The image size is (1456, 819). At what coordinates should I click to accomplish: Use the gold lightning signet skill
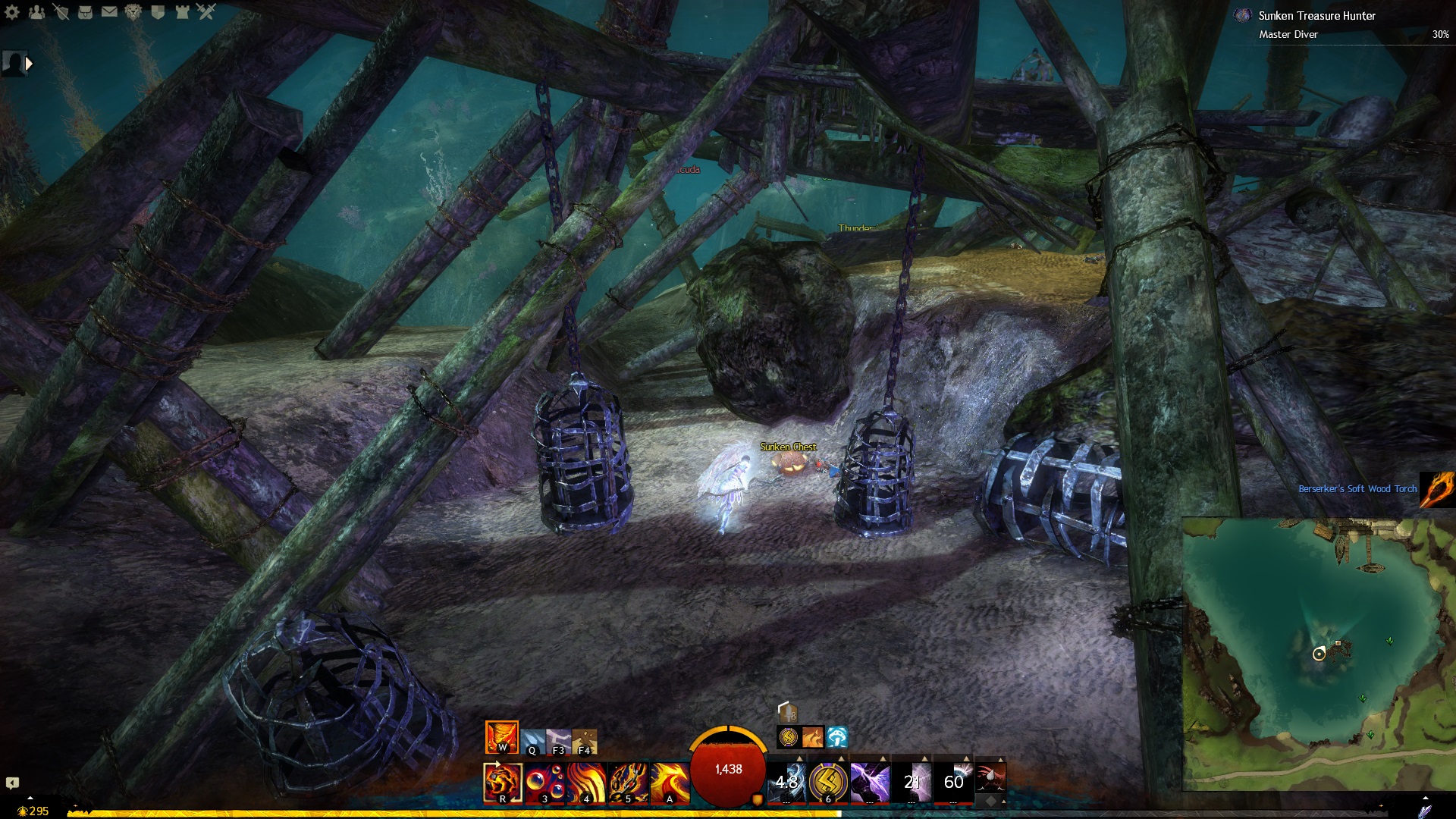click(828, 782)
